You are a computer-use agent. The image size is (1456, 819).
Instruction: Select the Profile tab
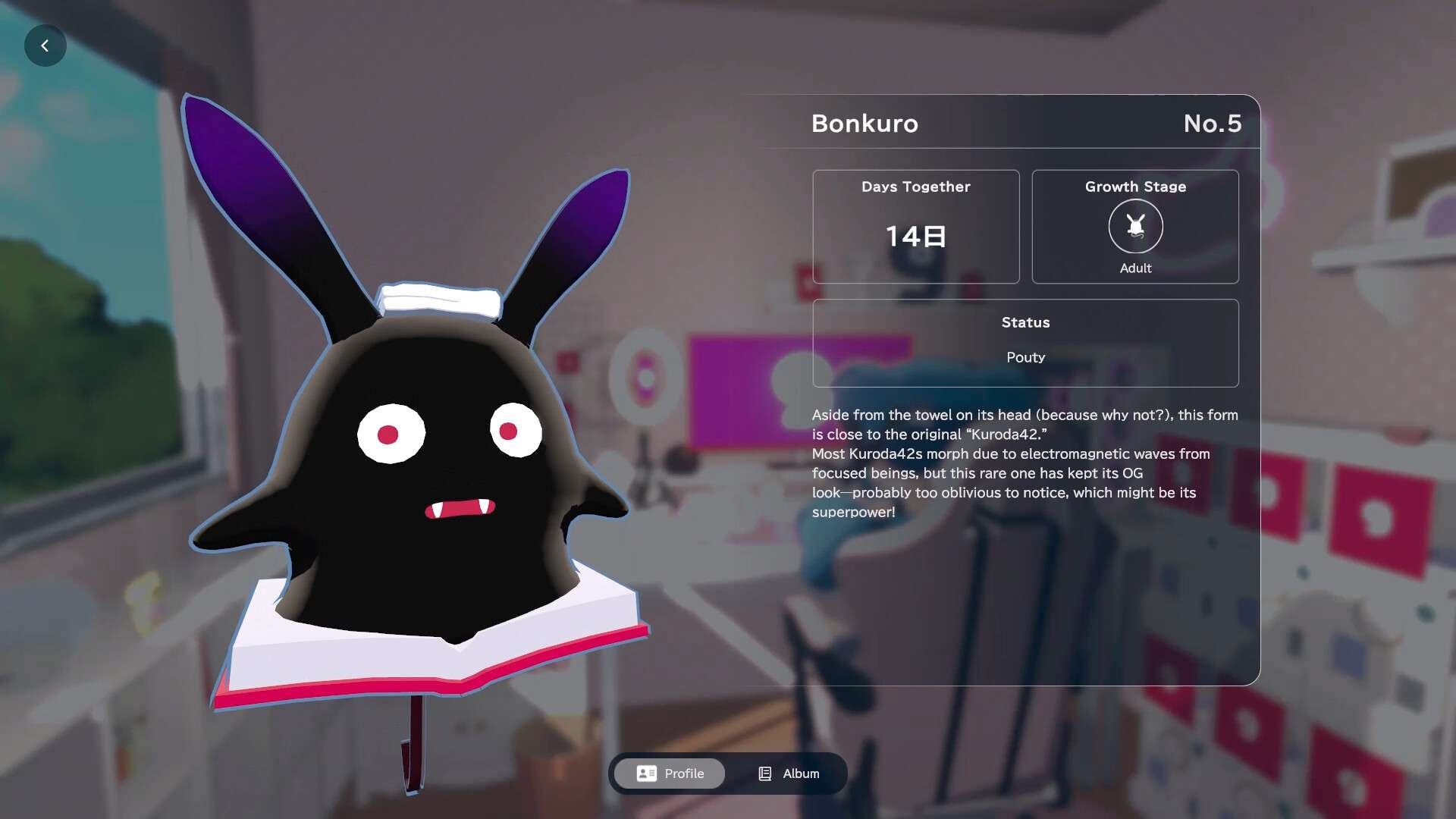pyautogui.click(x=670, y=773)
